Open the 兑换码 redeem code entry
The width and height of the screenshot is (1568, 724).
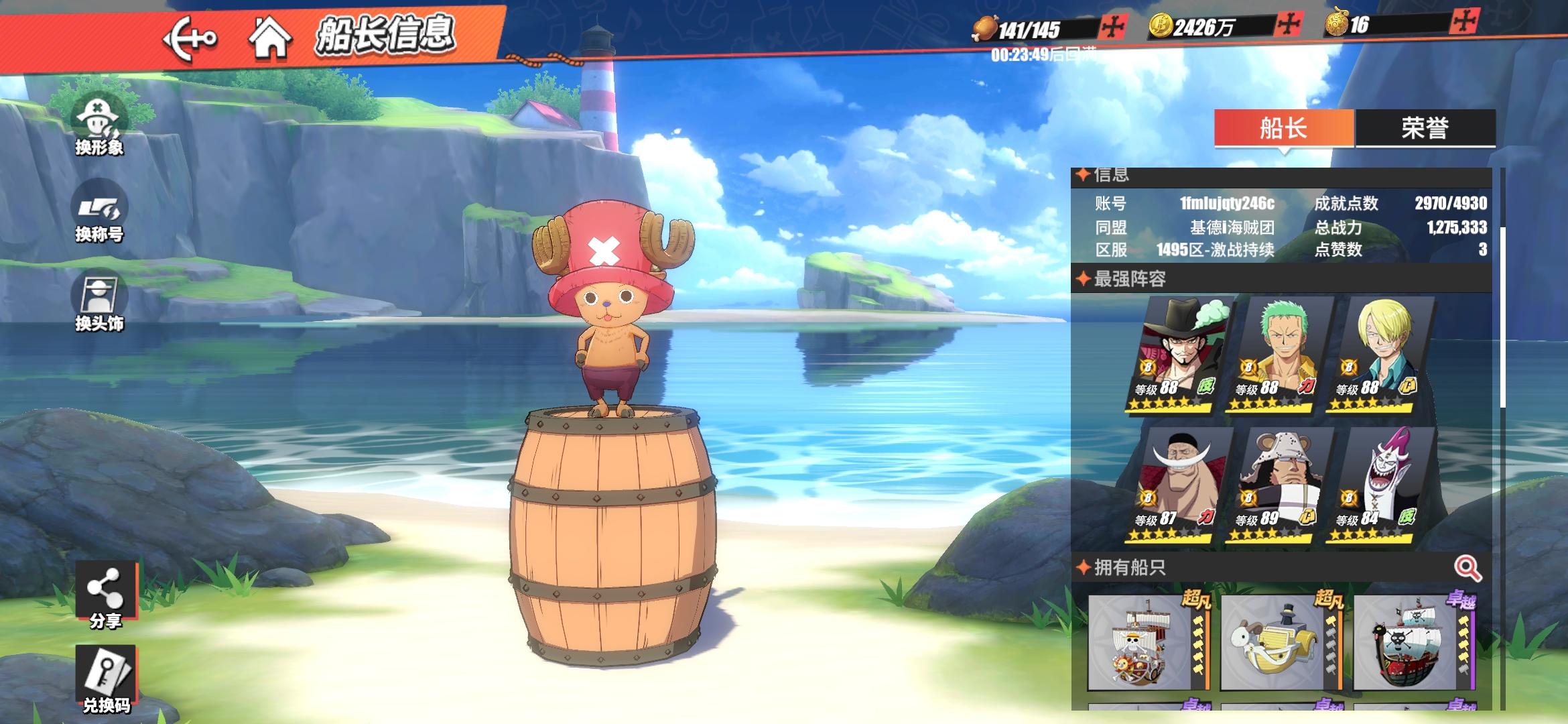(106, 678)
